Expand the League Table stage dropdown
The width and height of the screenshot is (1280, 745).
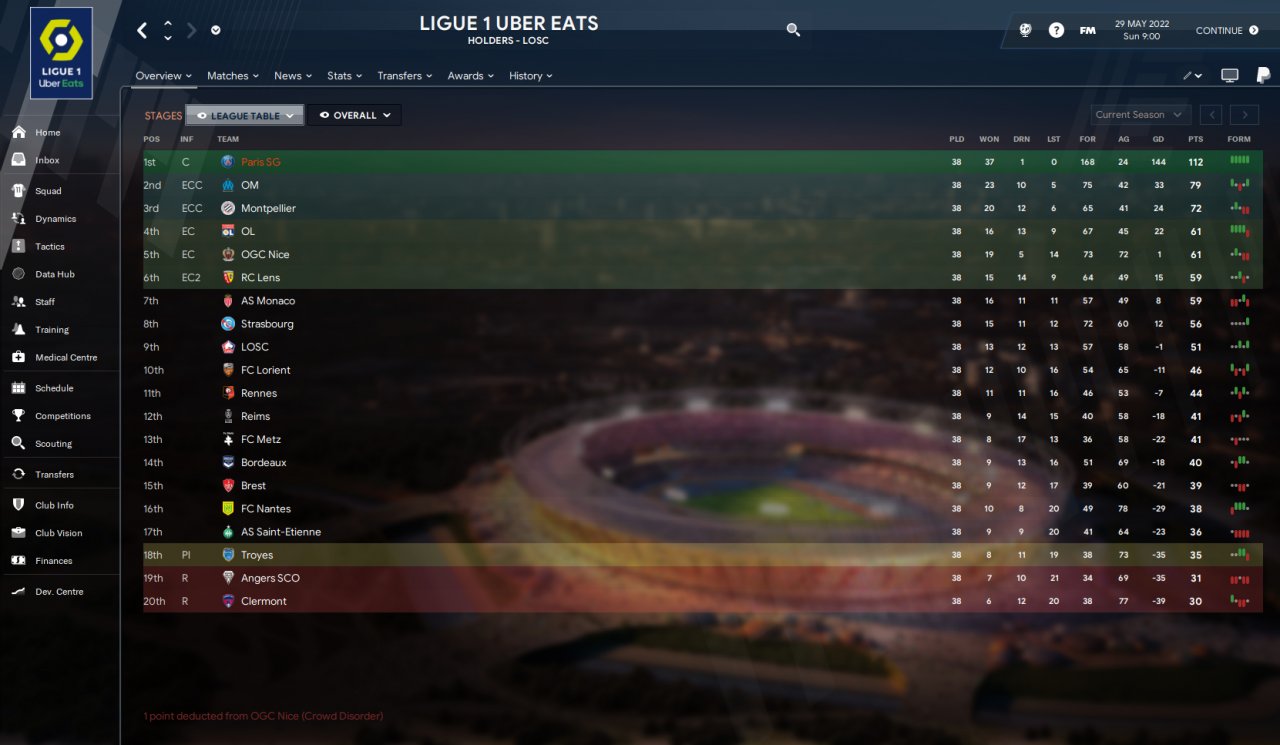(x=245, y=116)
